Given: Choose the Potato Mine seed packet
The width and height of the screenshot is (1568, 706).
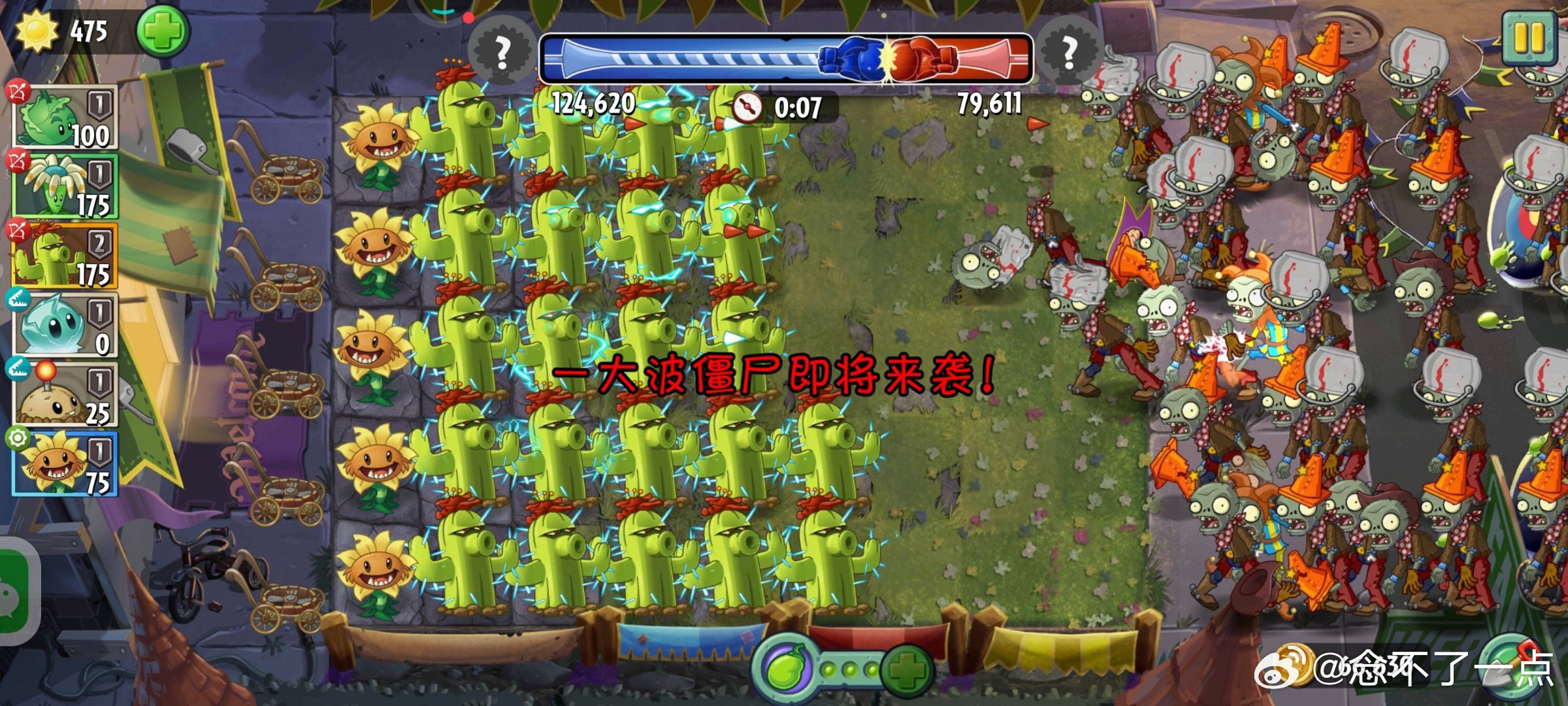Looking at the screenshot, I should point(65,395).
